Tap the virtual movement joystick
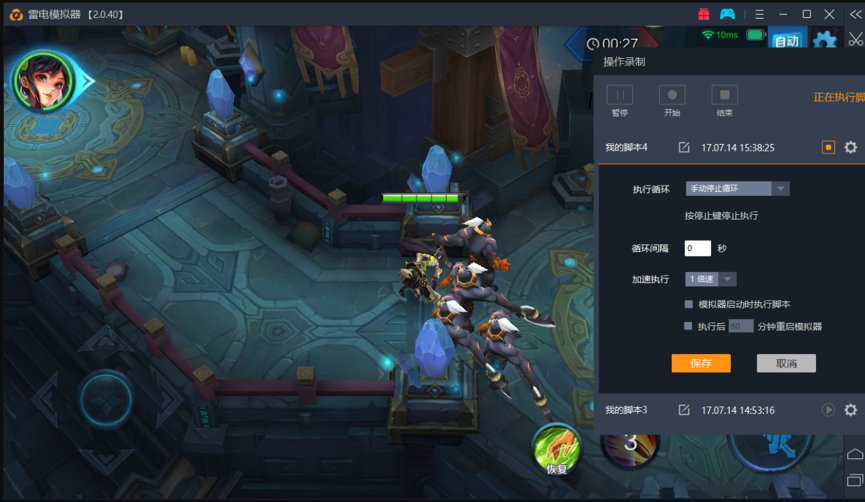This screenshot has height=502, width=865. pyautogui.click(x=105, y=398)
